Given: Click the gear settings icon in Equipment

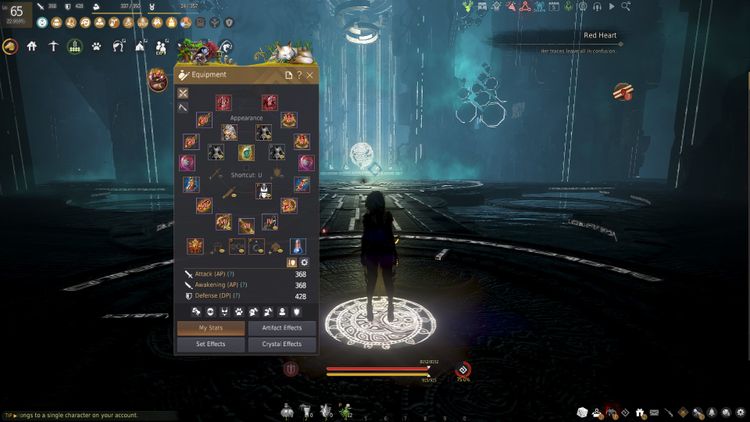Looking at the screenshot, I should (x=305, y=262).
